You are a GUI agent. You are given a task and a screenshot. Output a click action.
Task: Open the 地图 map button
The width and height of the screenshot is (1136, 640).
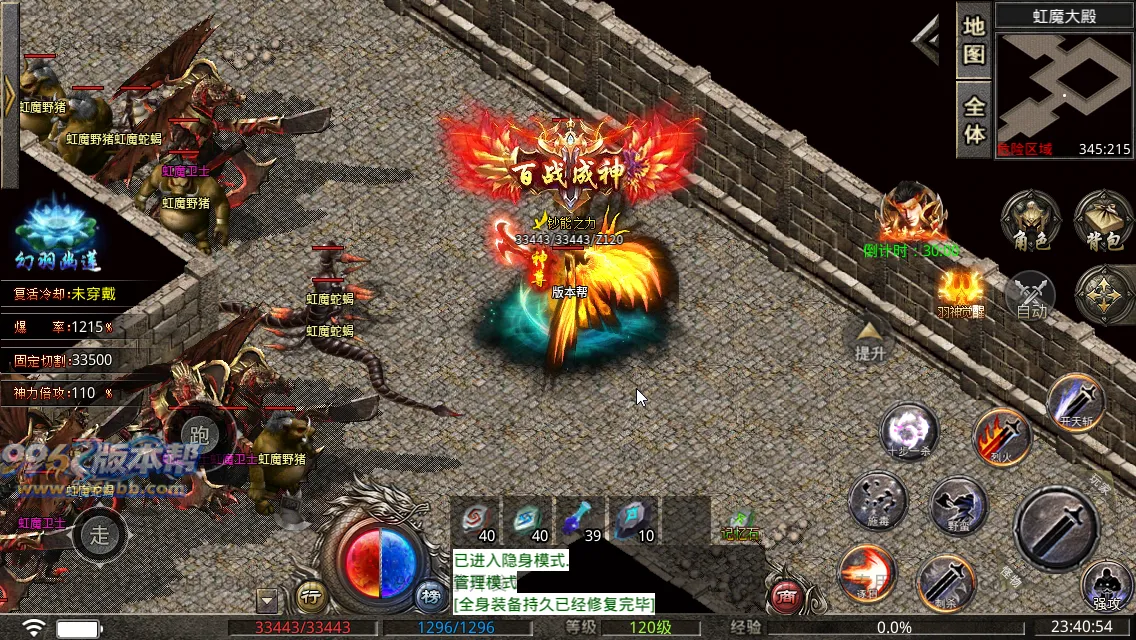point(974,40)
